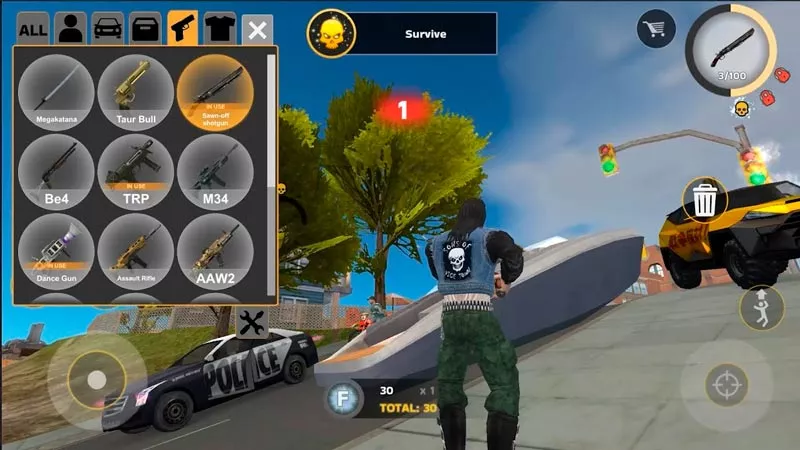800x450 pixels.
Task: Select the TRP weapon slot
Action: coord(136,170)
